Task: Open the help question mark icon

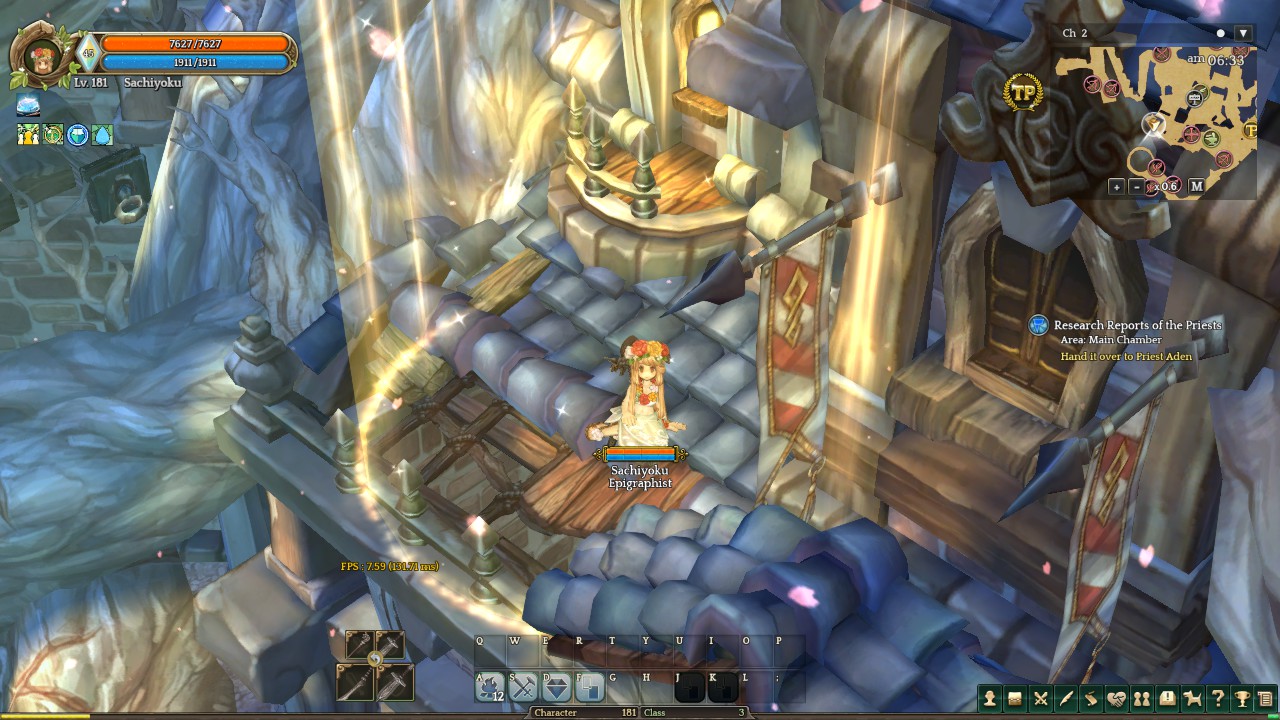Action: (1217, 698)
